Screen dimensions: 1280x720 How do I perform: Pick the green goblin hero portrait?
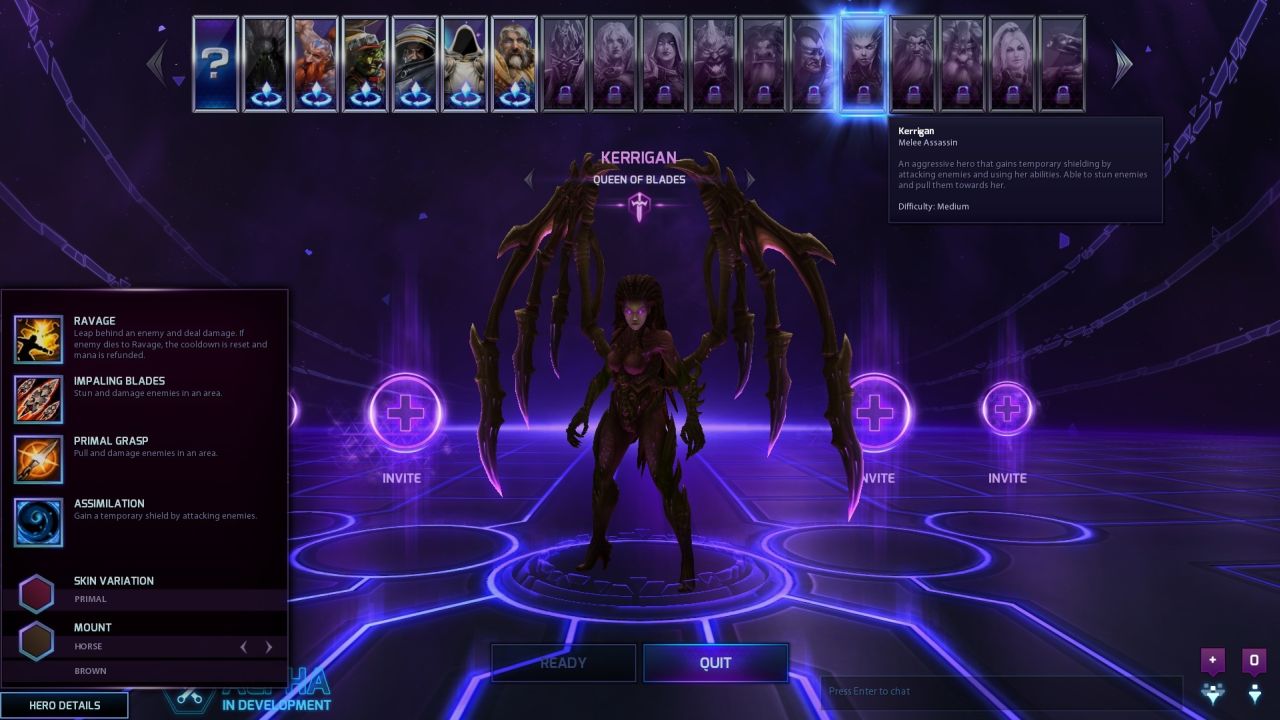pyautogui.click(x=365, y=63)
